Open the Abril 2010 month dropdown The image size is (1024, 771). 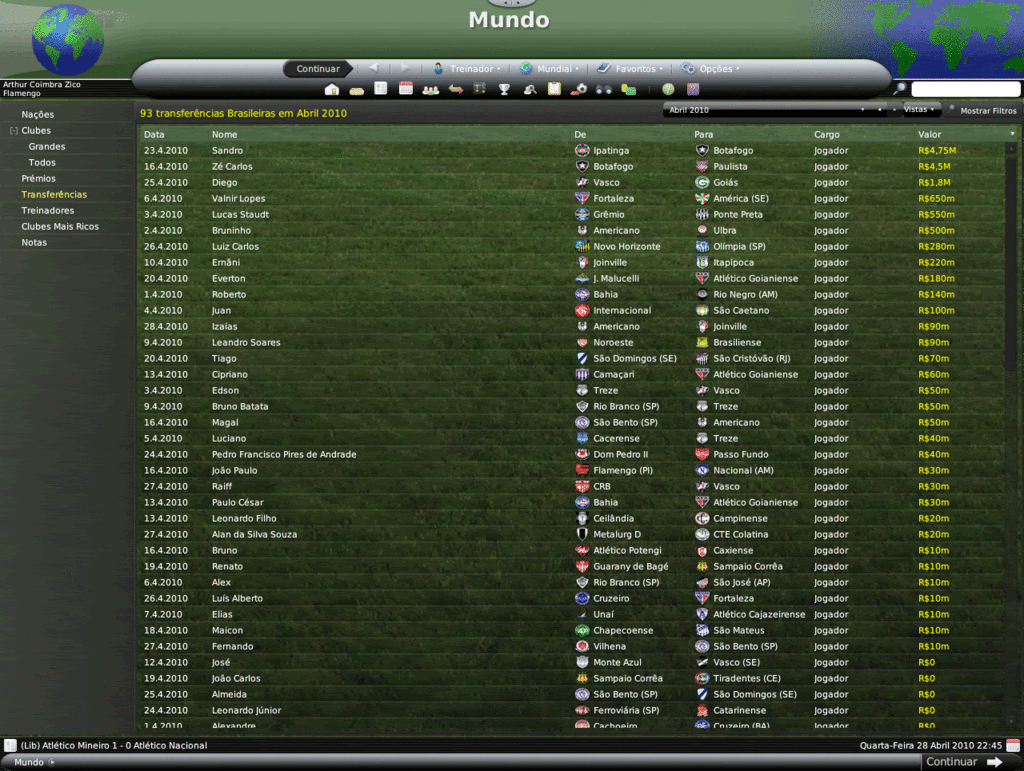tap(767, 110)
